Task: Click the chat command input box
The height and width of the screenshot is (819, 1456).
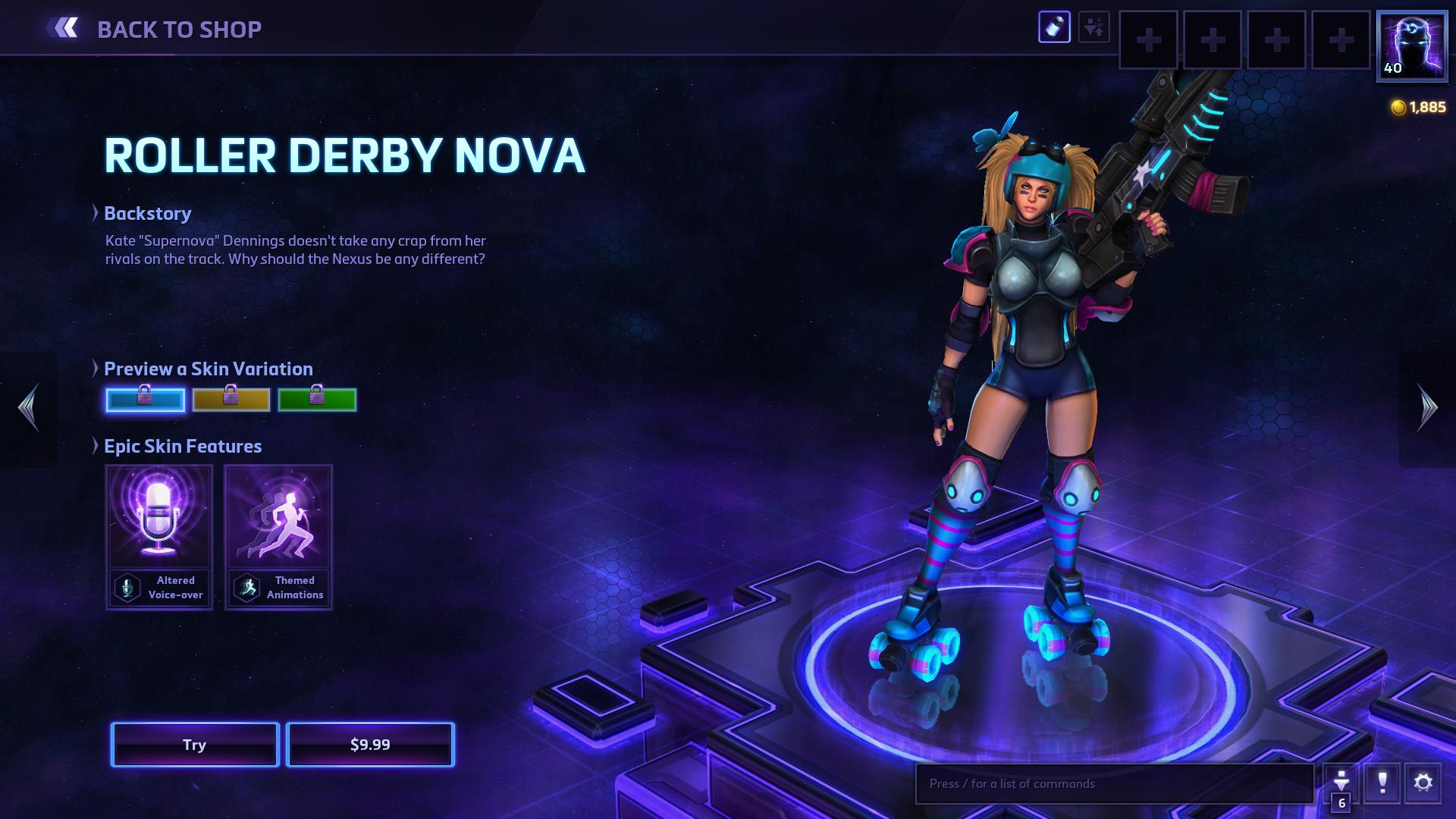Action: click(x=1113, y=783)
